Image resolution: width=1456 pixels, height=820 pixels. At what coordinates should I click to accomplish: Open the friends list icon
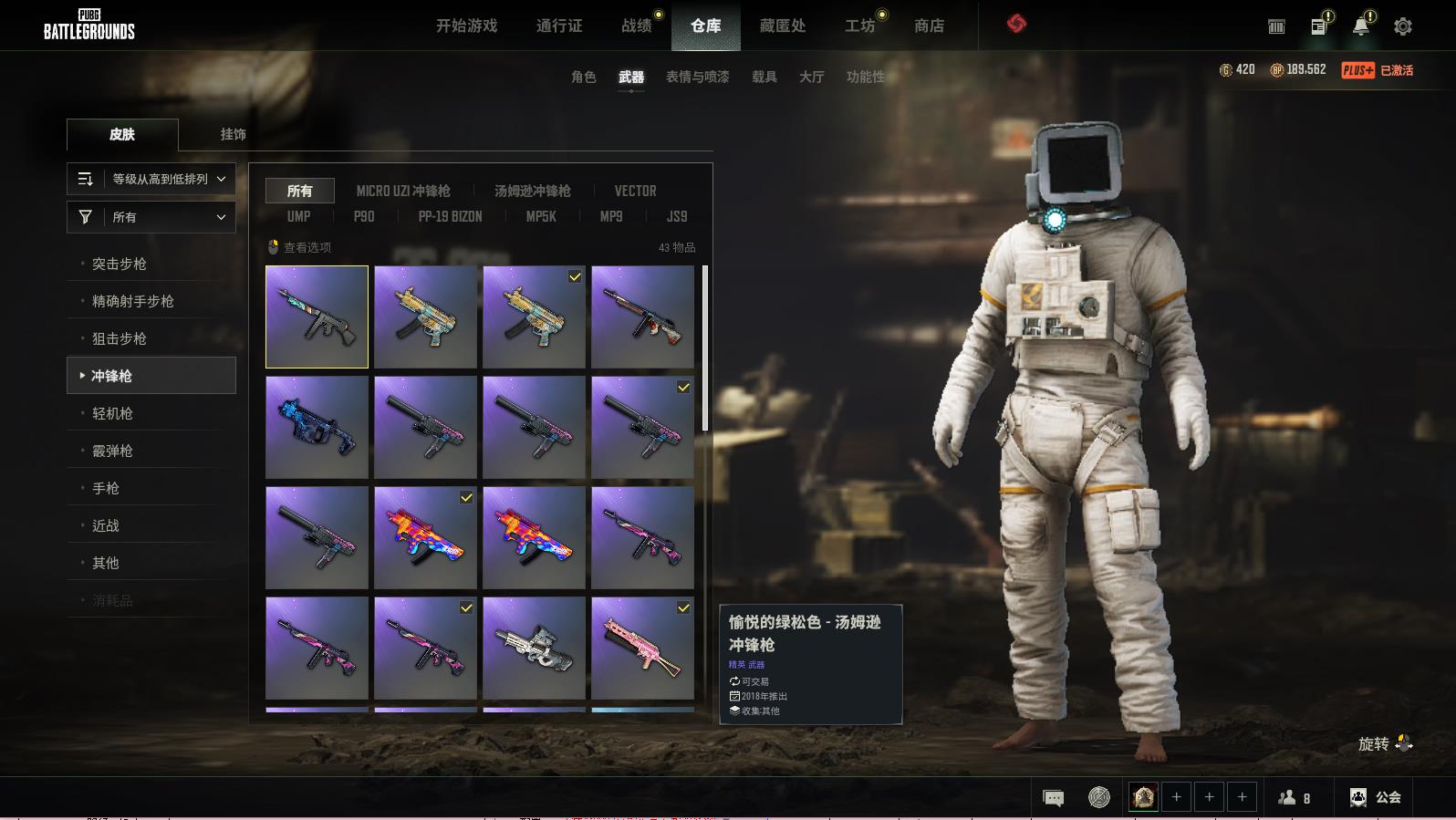pyautogui.click(x=1294, y=798)
